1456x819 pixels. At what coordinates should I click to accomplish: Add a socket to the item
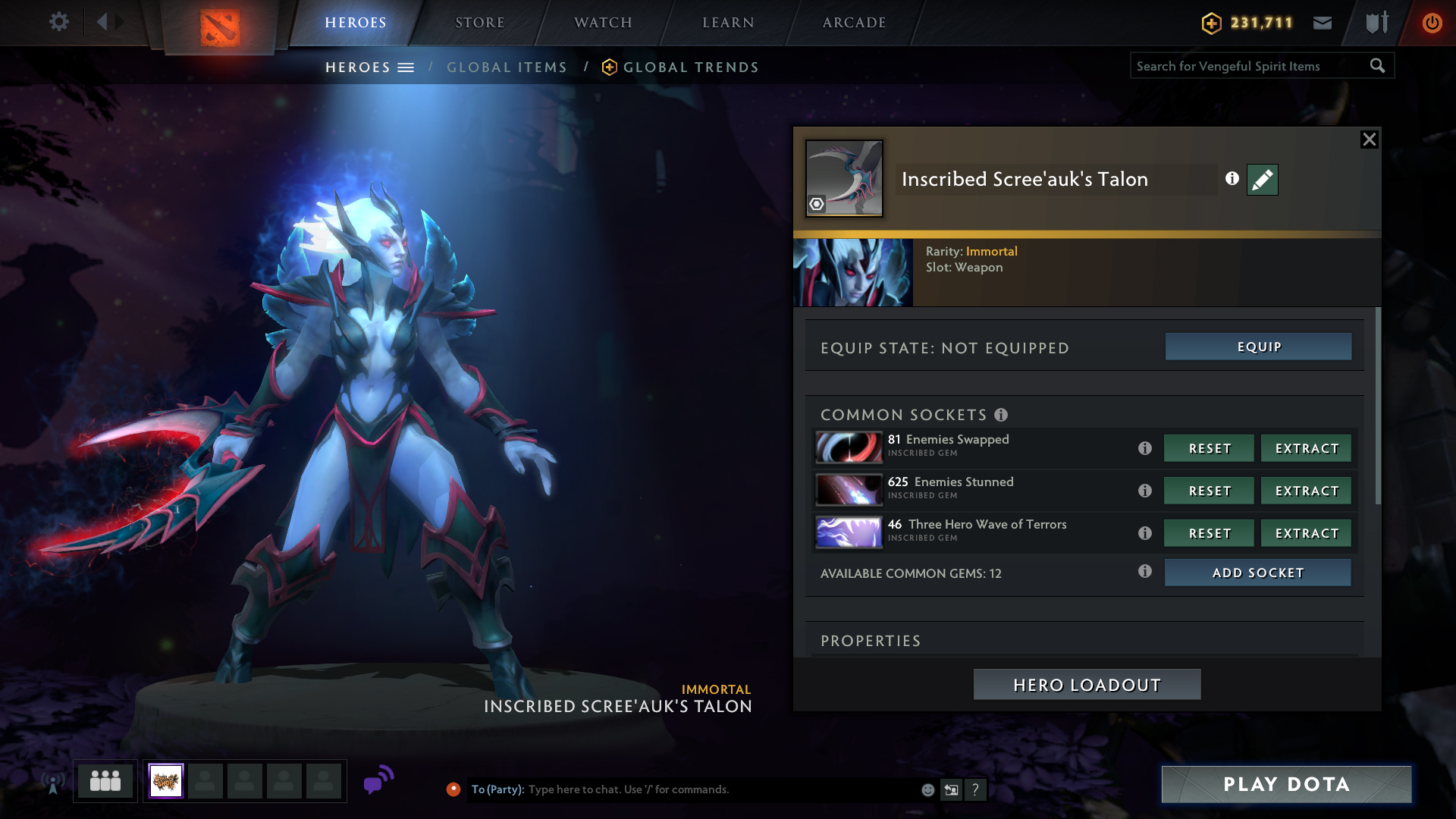(x=1257, y=573)
